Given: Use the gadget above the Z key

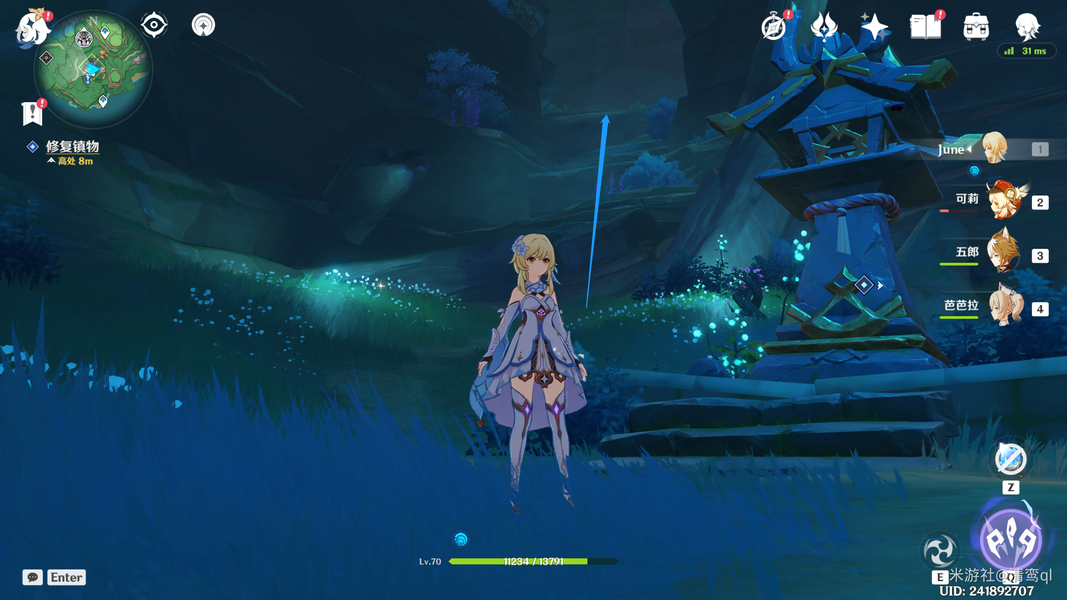Looking at the screenshot, I should [x=1010, y=459].
